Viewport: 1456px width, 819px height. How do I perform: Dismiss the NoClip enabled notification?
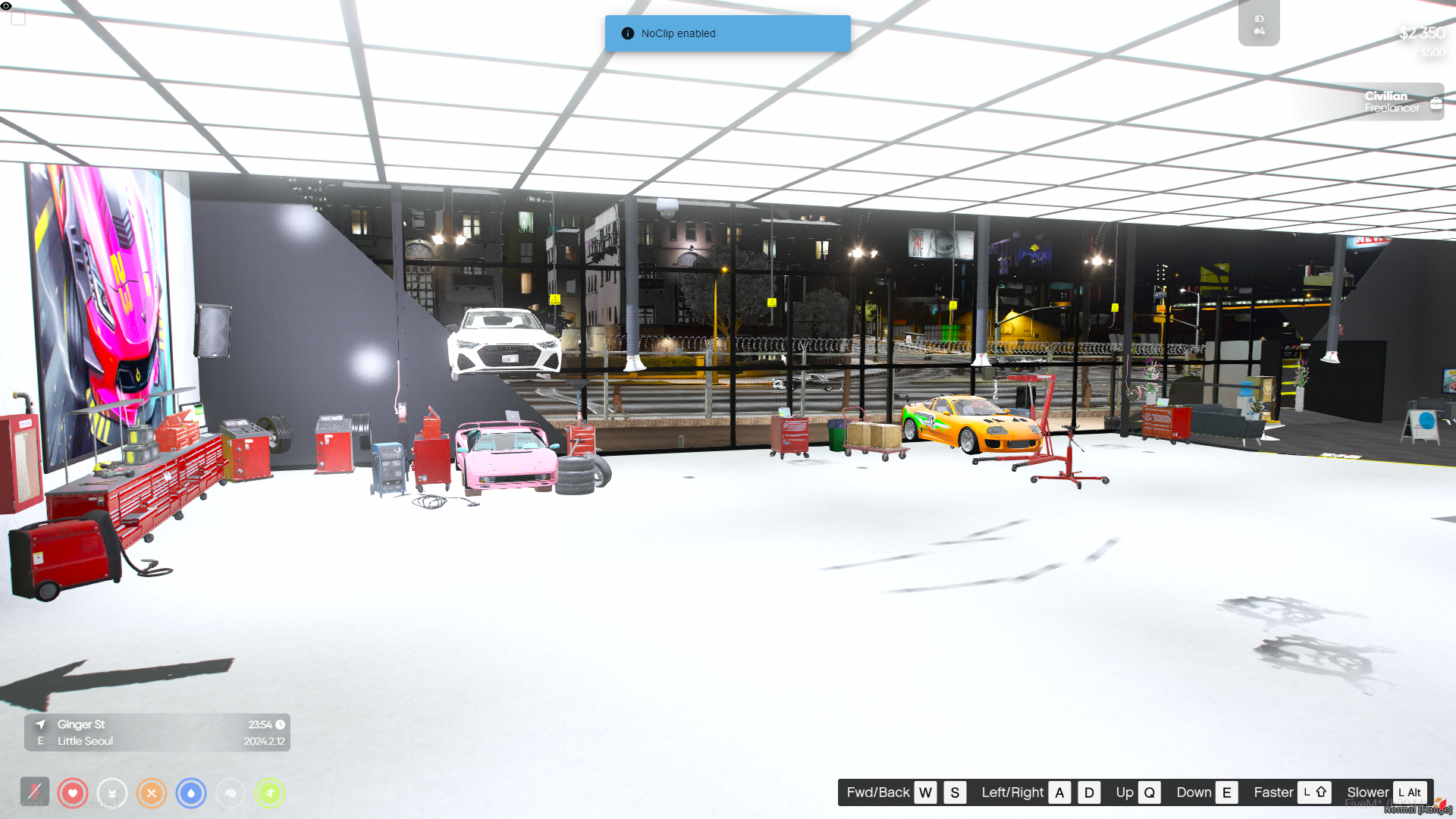point(727,33)
